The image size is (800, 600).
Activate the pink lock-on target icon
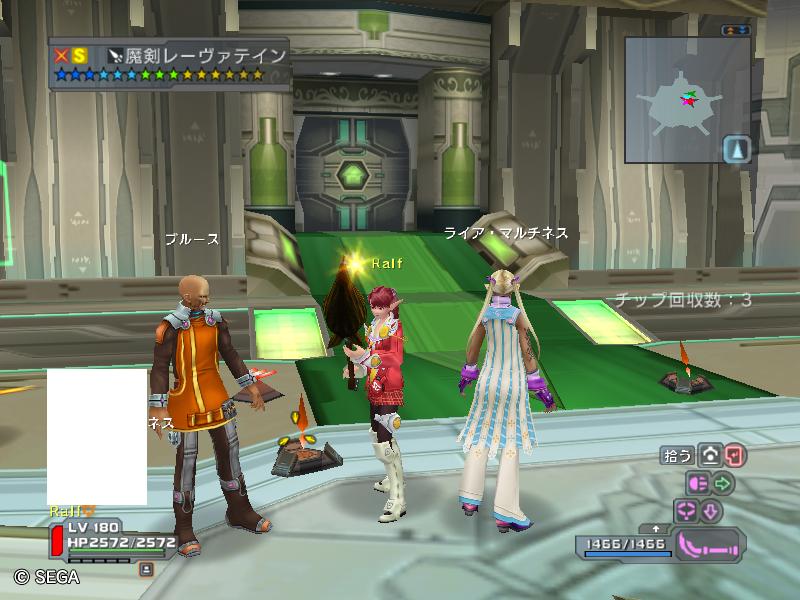point(686,511)
